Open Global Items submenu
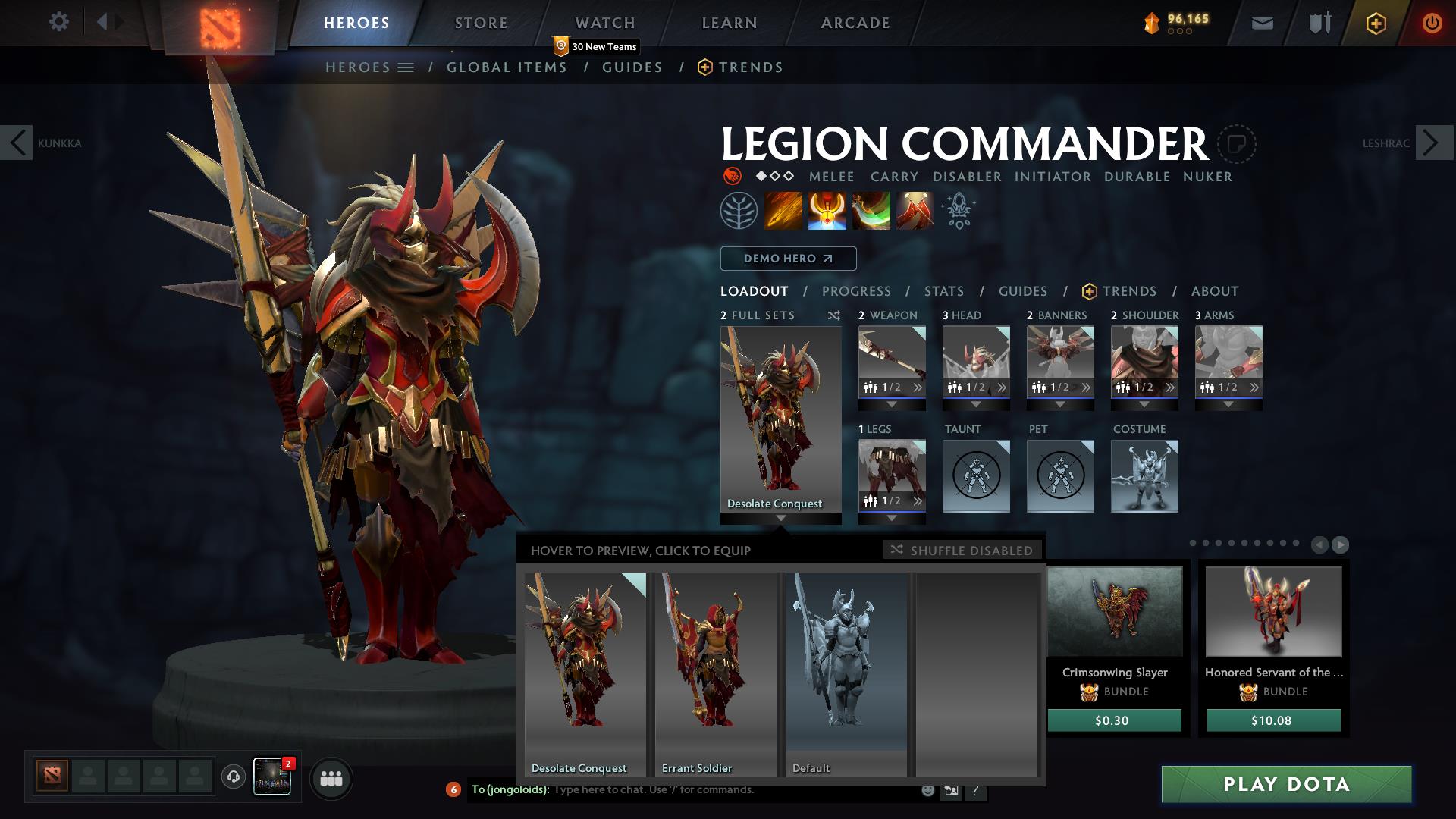 (x=507, y=67)
